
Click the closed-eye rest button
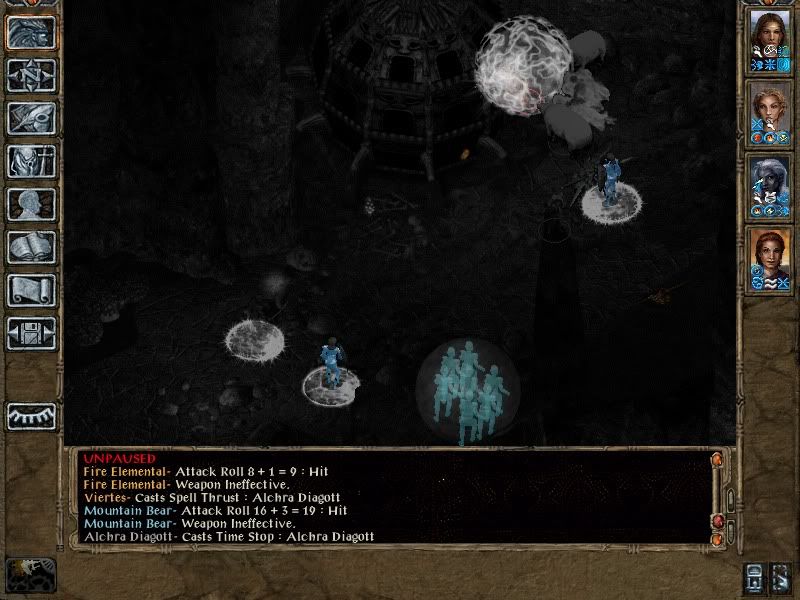click(x=31, y=416)
